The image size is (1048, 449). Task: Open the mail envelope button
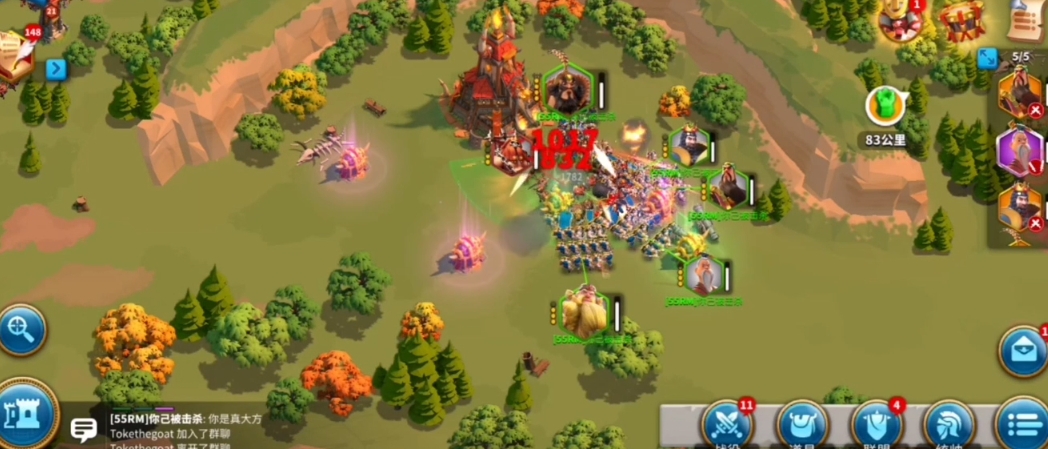[x=1023, y=352]
